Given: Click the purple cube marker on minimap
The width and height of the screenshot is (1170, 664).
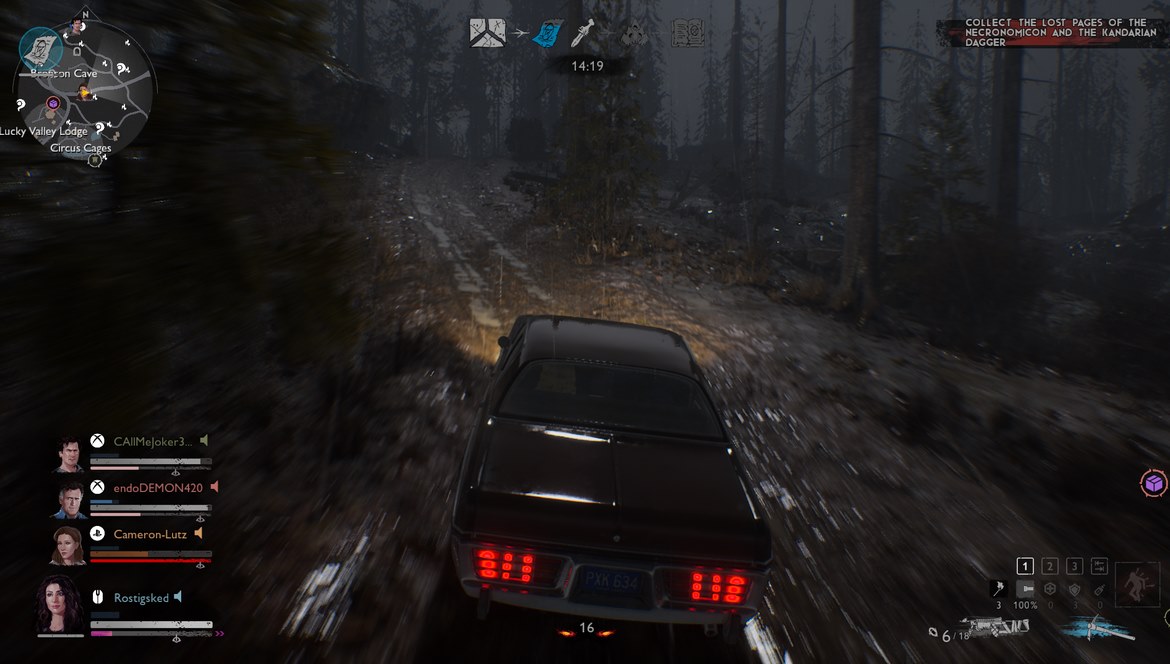Looking at the screenshot, I should click(x=53, y=104).
